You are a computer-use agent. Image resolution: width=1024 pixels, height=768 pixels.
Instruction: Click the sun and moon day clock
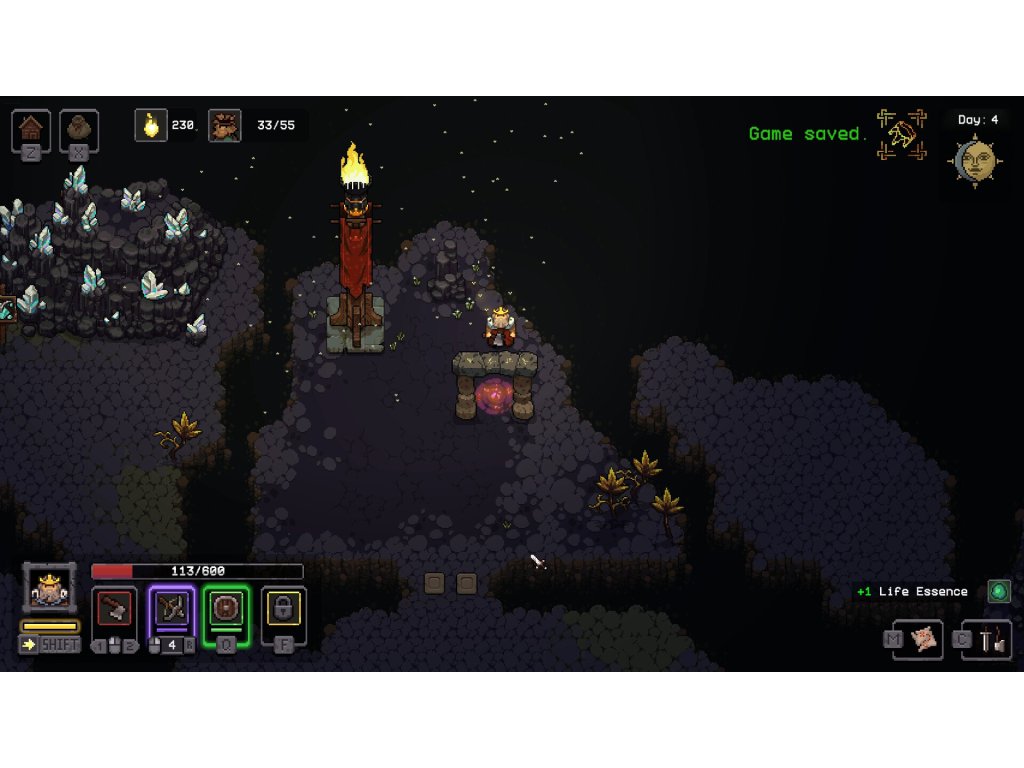[976, 160]
